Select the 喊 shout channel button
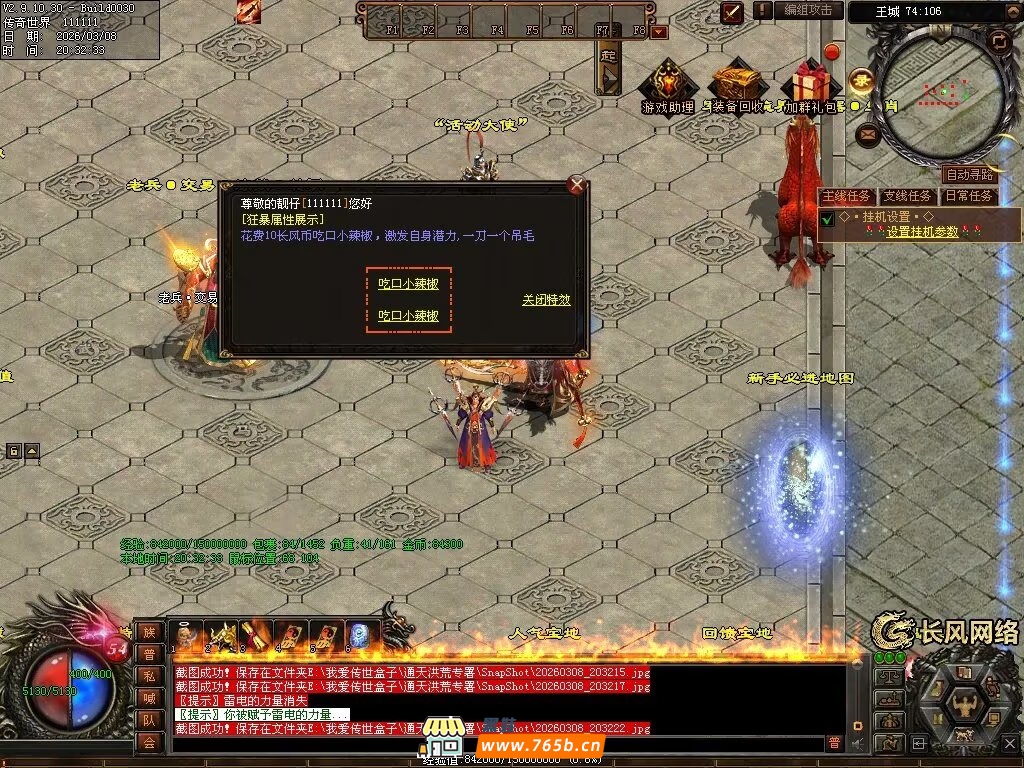Image resolution: width=1024 pixels, height=768 pixels. (x=149, y=698)
